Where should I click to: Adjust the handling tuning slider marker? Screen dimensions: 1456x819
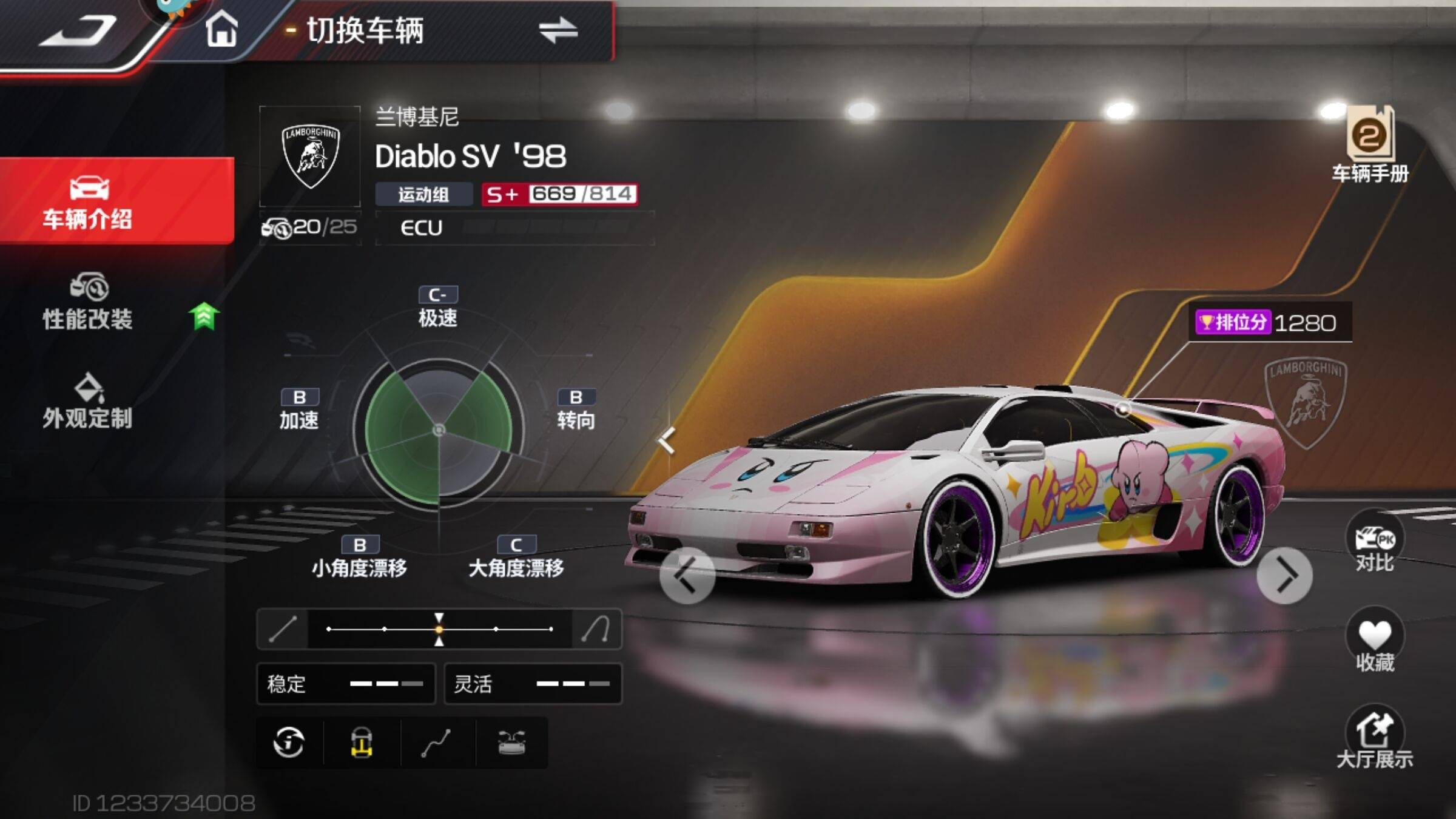(x=439, y=629)
